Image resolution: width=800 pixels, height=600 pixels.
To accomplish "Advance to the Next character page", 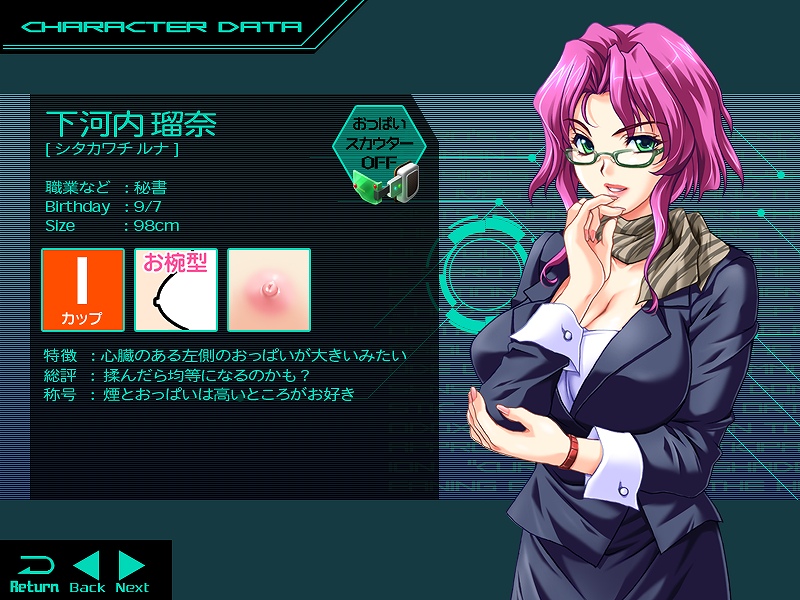I will click(x=132, y=572).
